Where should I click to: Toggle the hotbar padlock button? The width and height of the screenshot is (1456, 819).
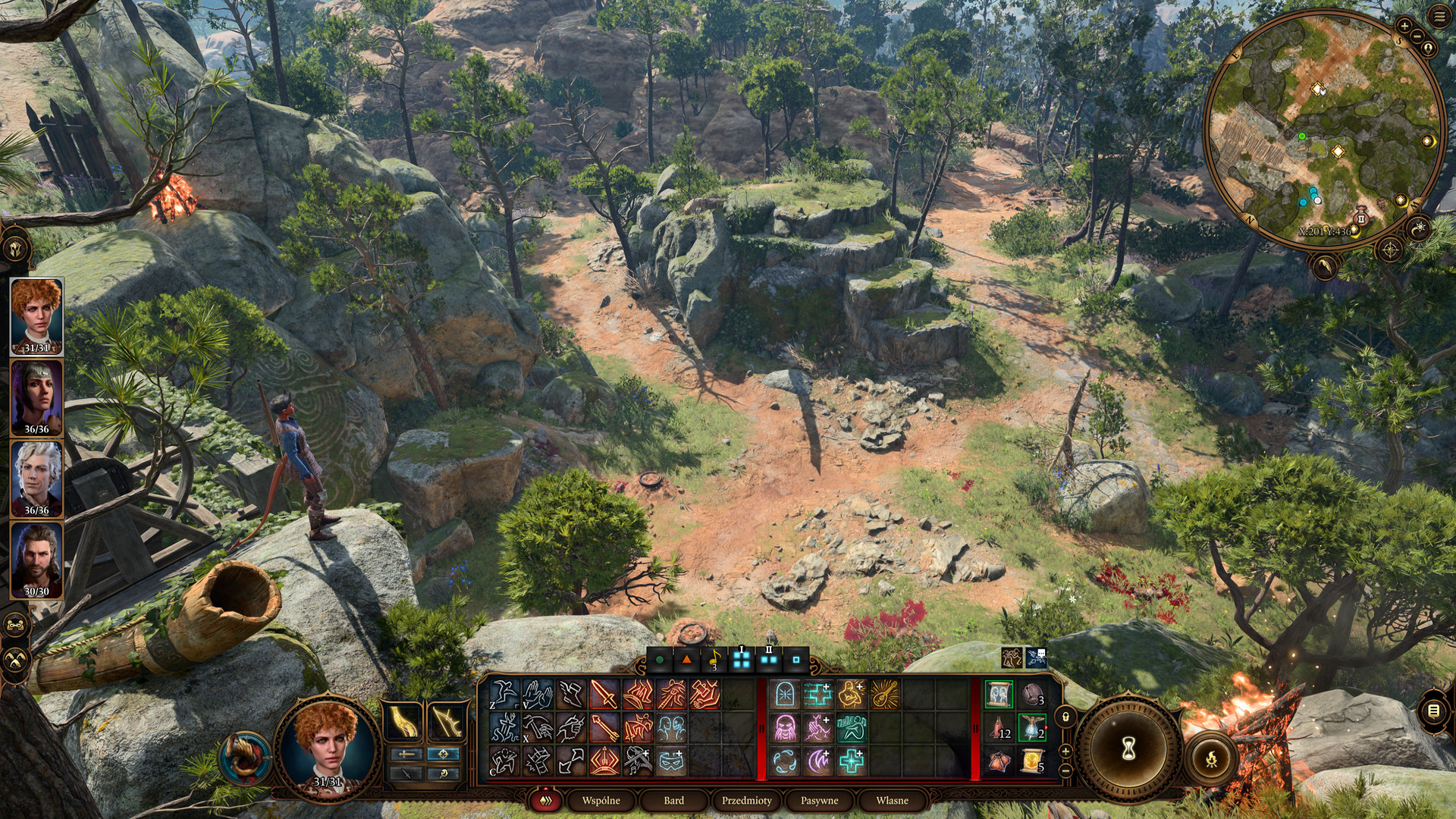(x=1065, y=717)
